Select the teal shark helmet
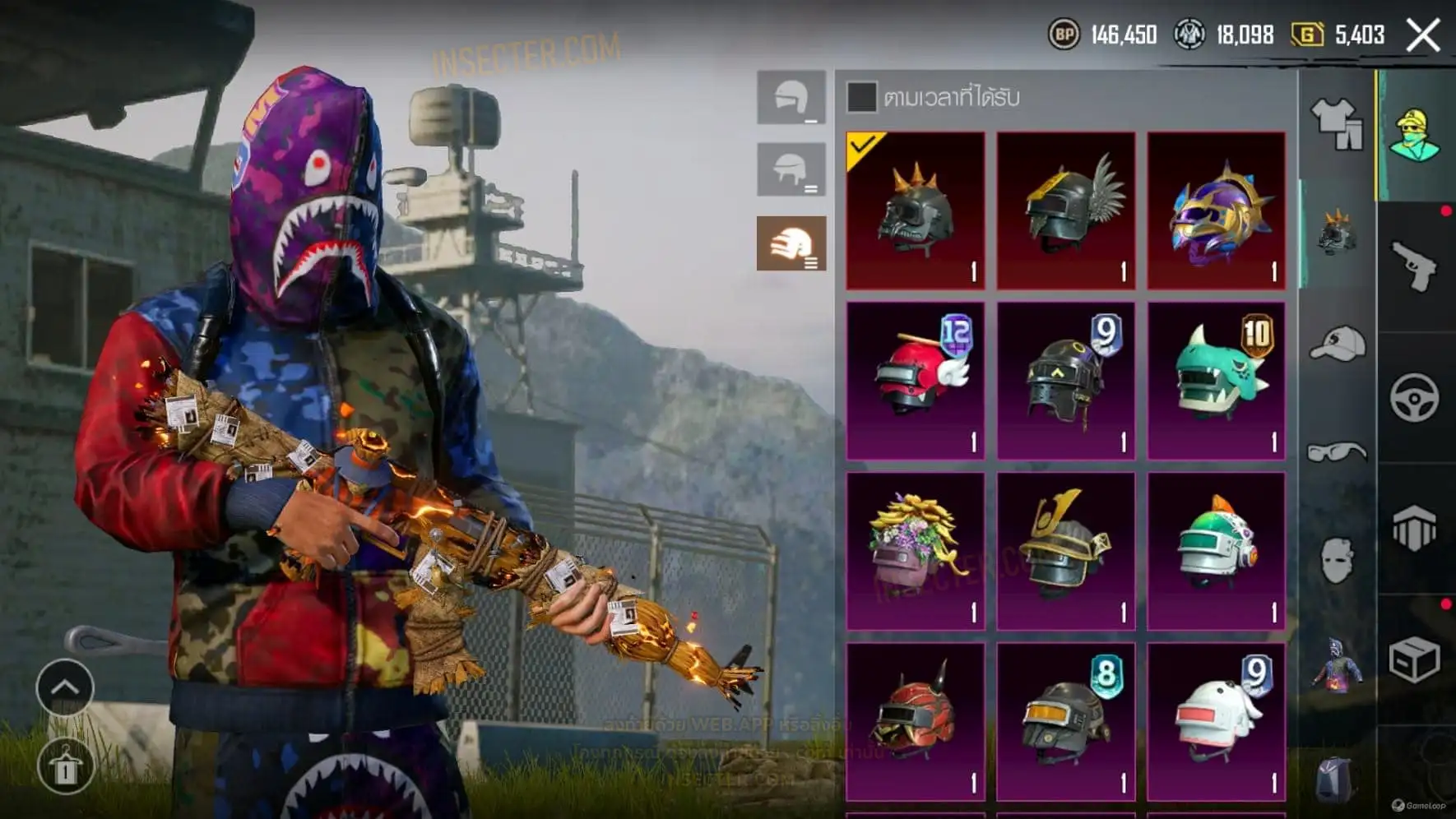This screenshot has height=819, width=1456. coord(1216,380)
